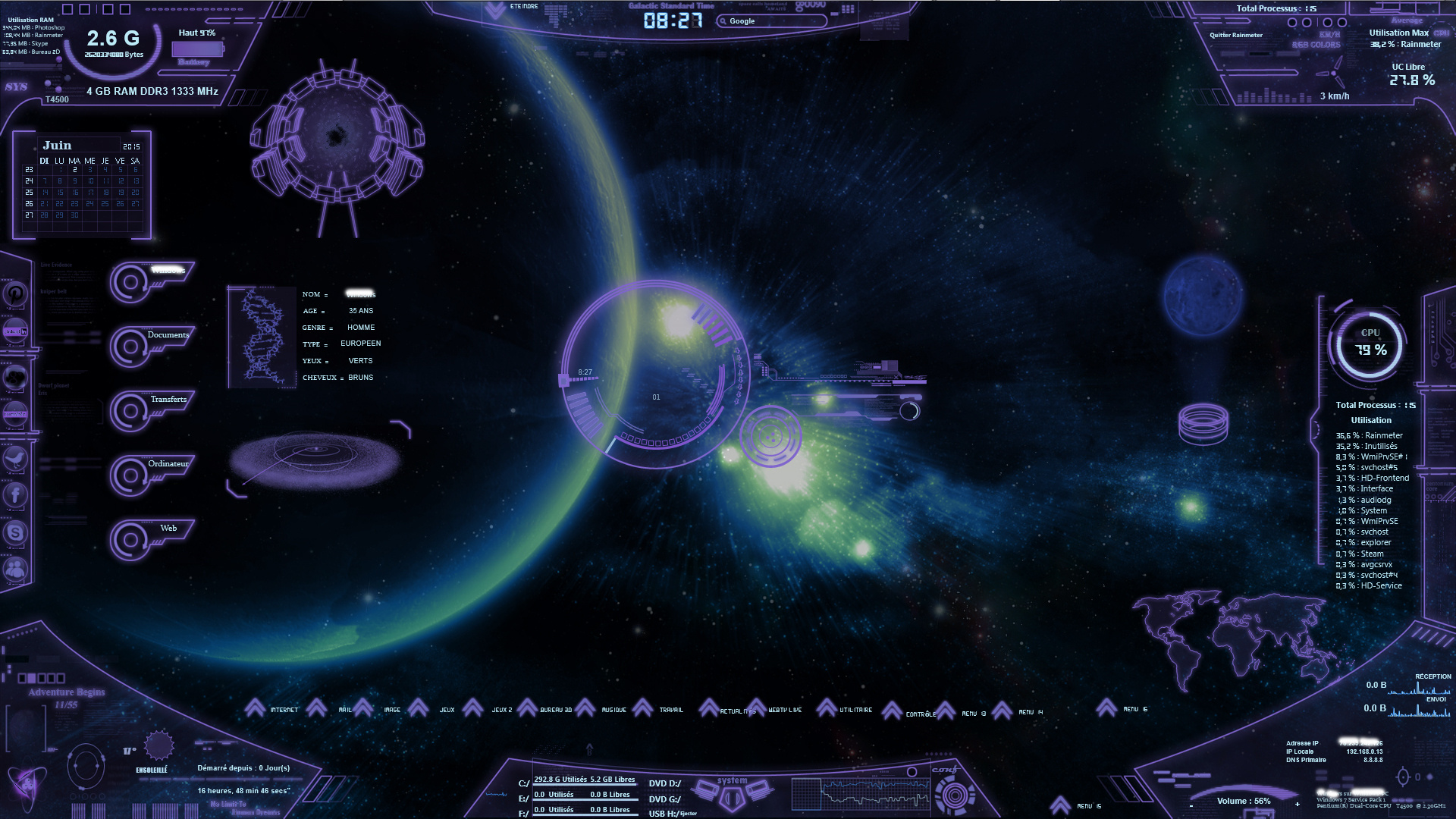The image size is (1456, 819).
Task: Click Quitter Rainmeter
Action: point(1236,35)
